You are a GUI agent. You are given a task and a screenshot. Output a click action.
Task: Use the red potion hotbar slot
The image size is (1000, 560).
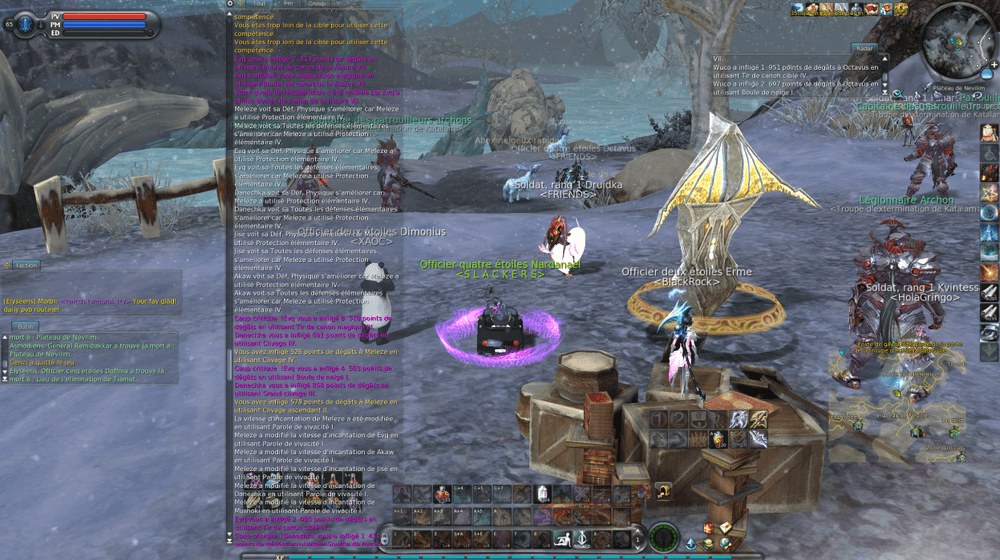click(x=441, y=494)
